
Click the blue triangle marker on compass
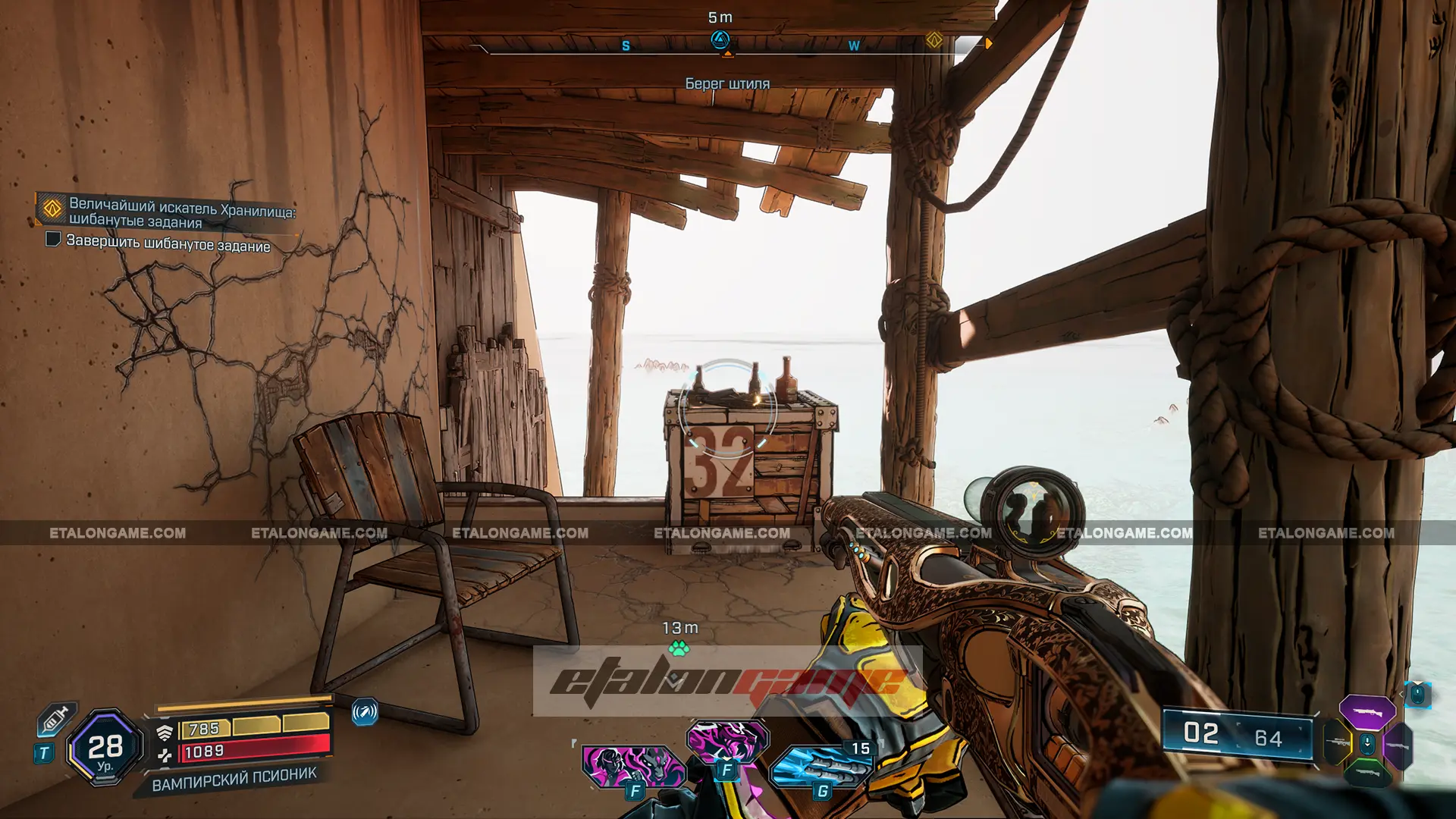click(x=720, y=39)
